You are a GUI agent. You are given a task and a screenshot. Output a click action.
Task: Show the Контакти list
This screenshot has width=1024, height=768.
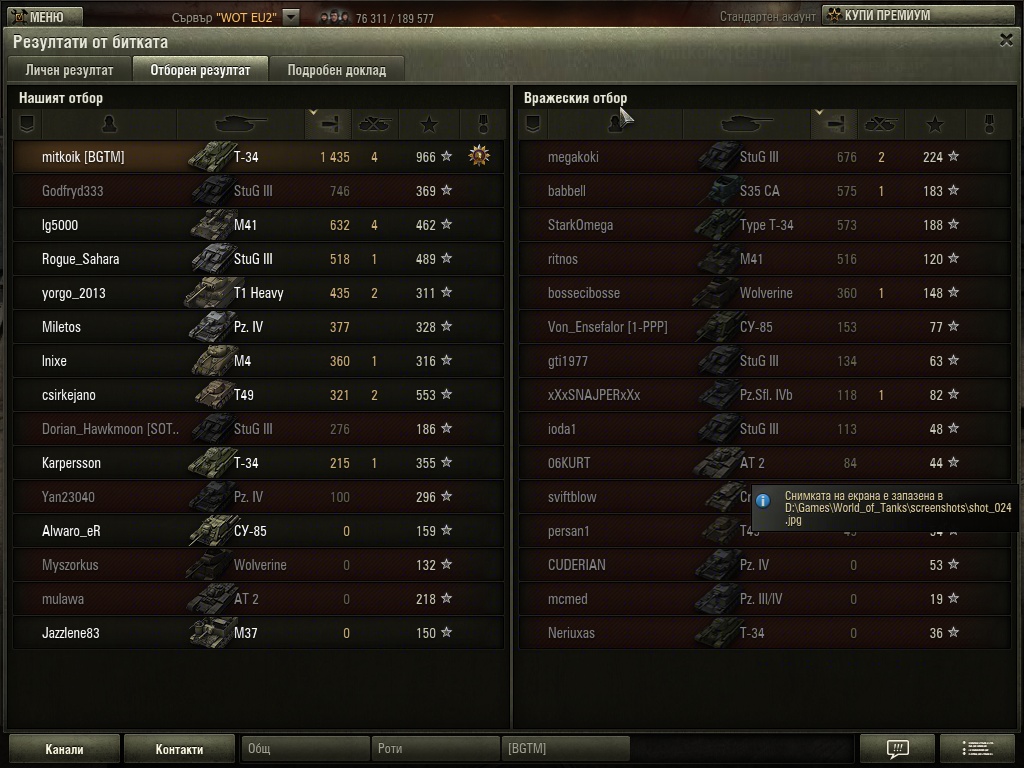pos(179,749)
